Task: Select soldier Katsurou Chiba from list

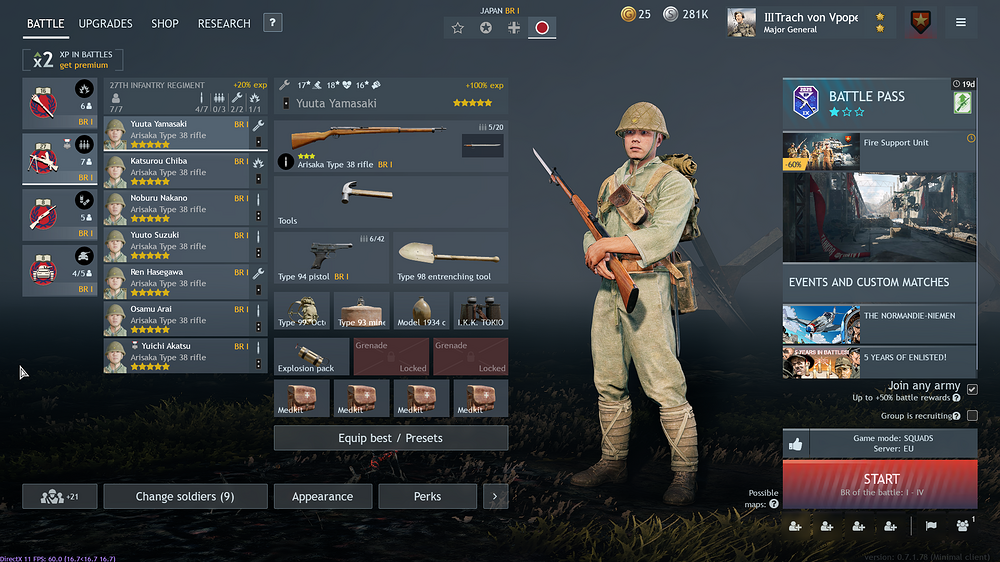Action: 175,167
